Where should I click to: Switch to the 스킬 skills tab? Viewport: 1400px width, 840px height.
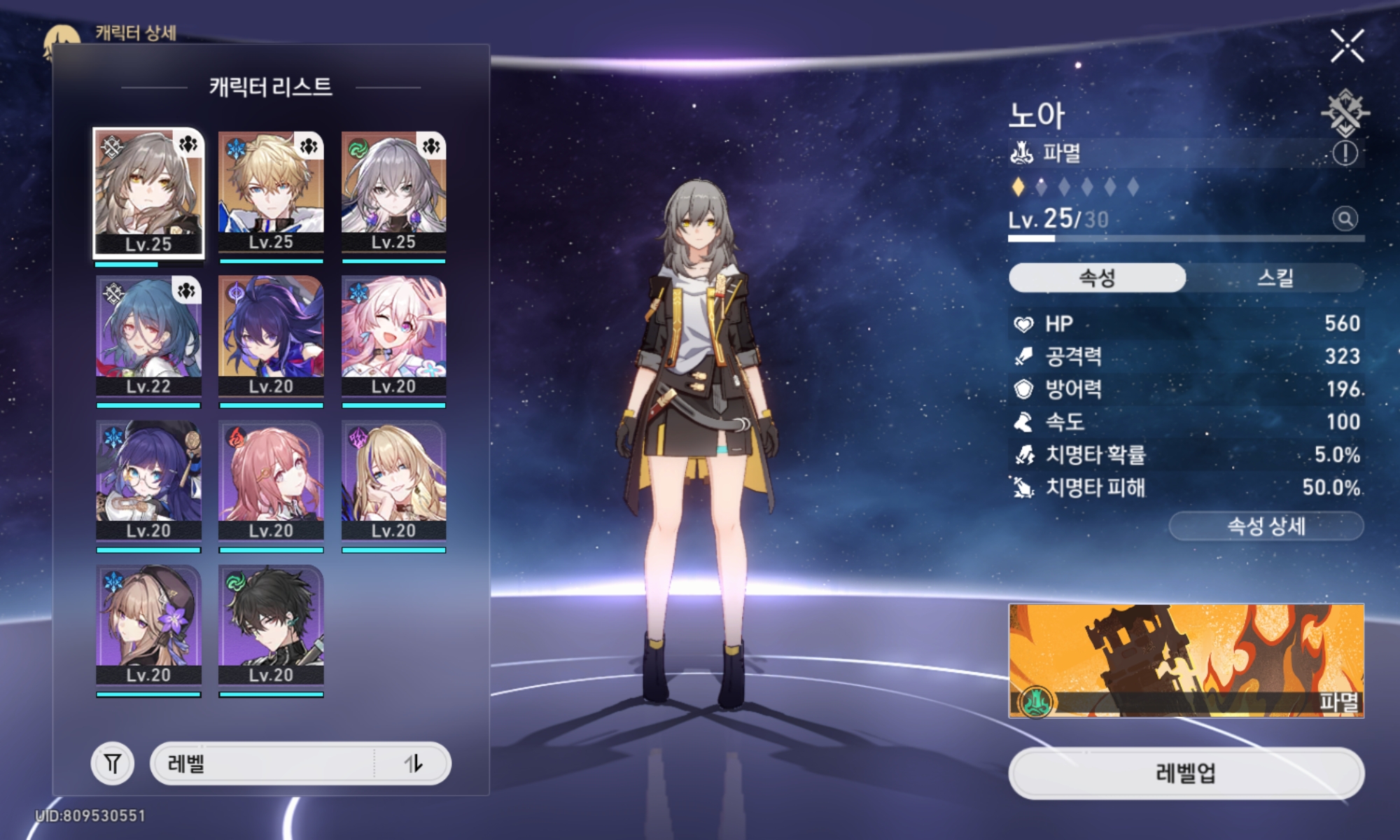click(x=1275, y=278)
